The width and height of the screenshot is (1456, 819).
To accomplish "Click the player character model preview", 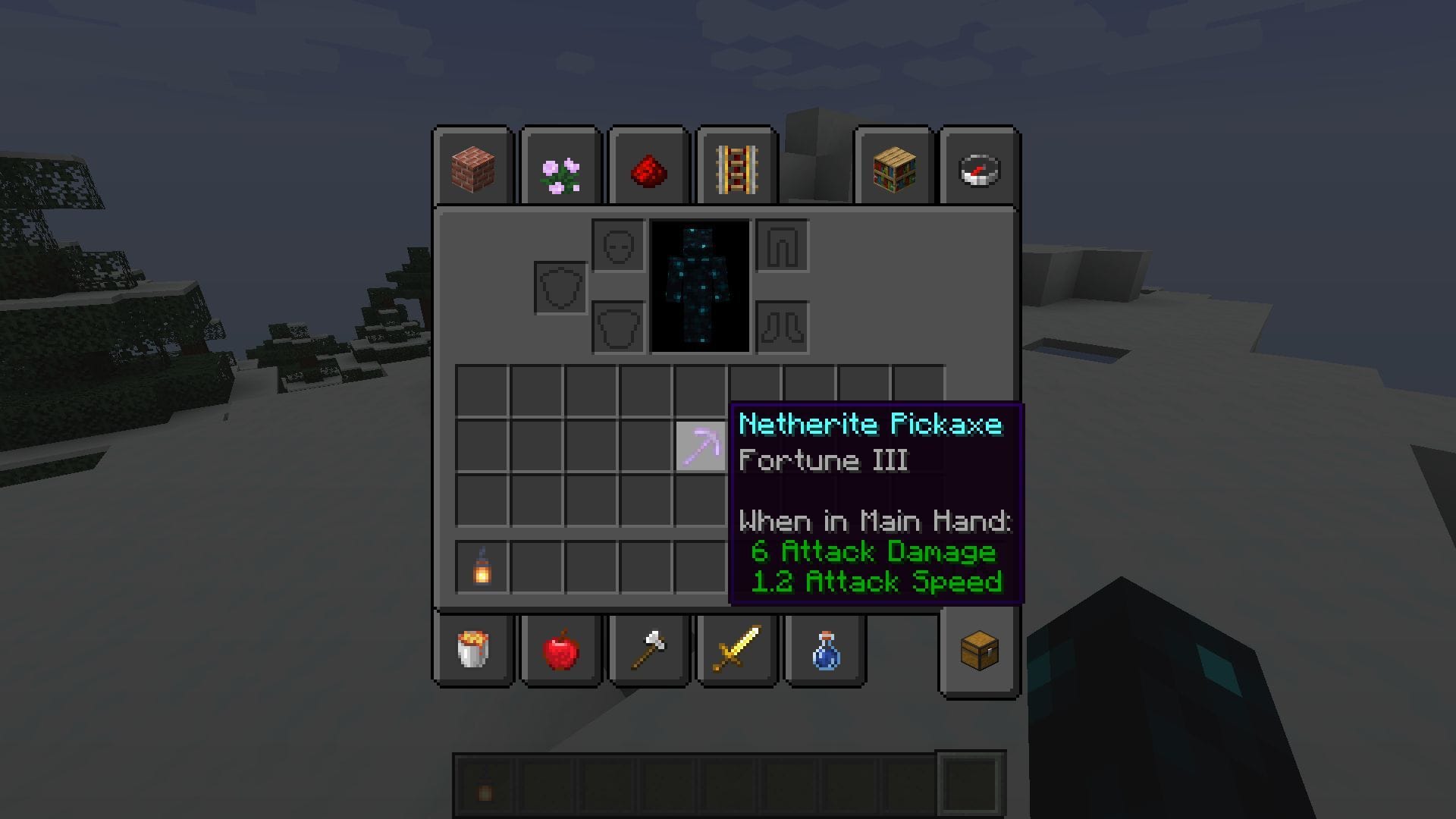I will tap(699, 287).
